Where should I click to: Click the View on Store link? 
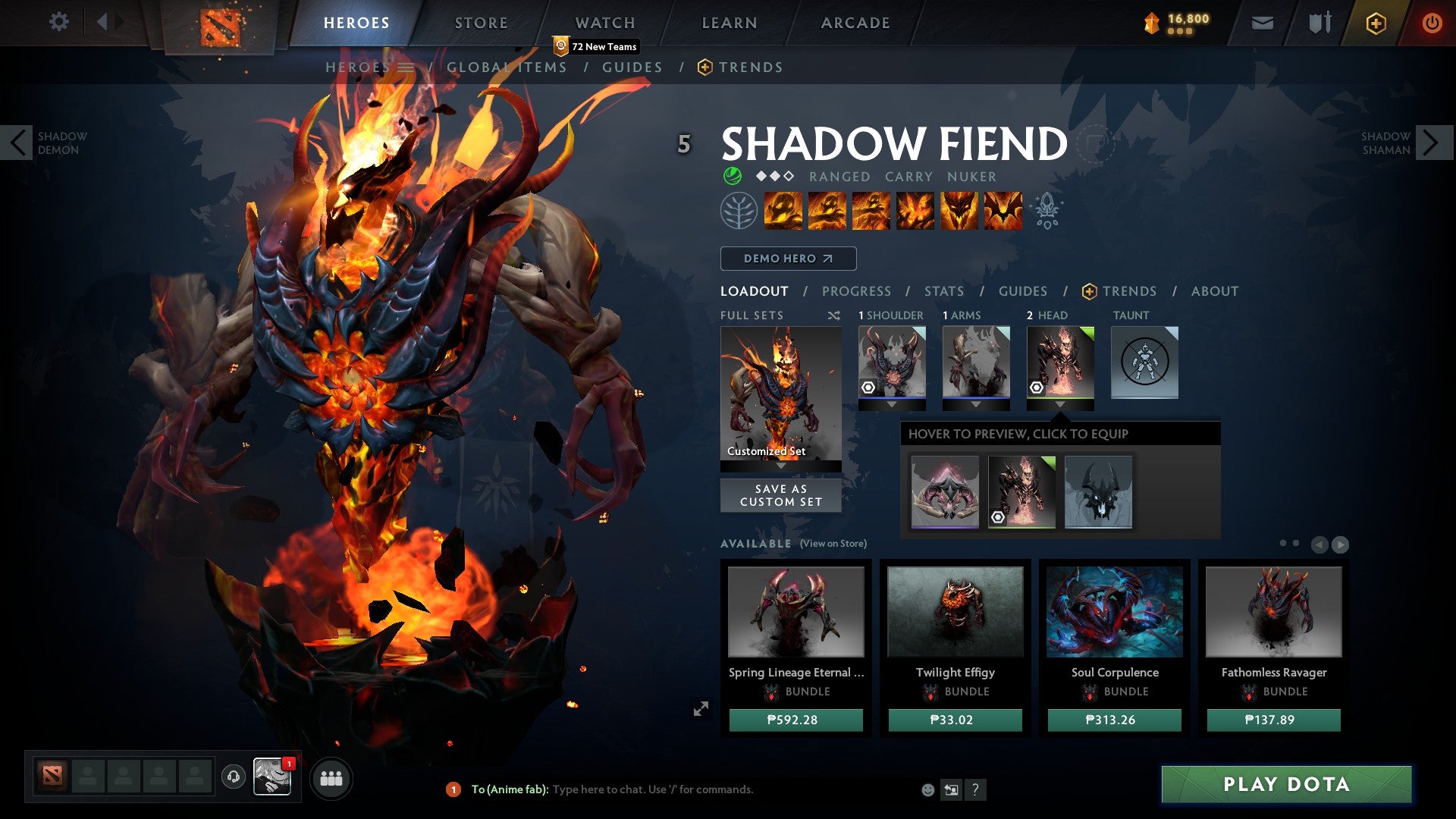(x=834, y=544)
